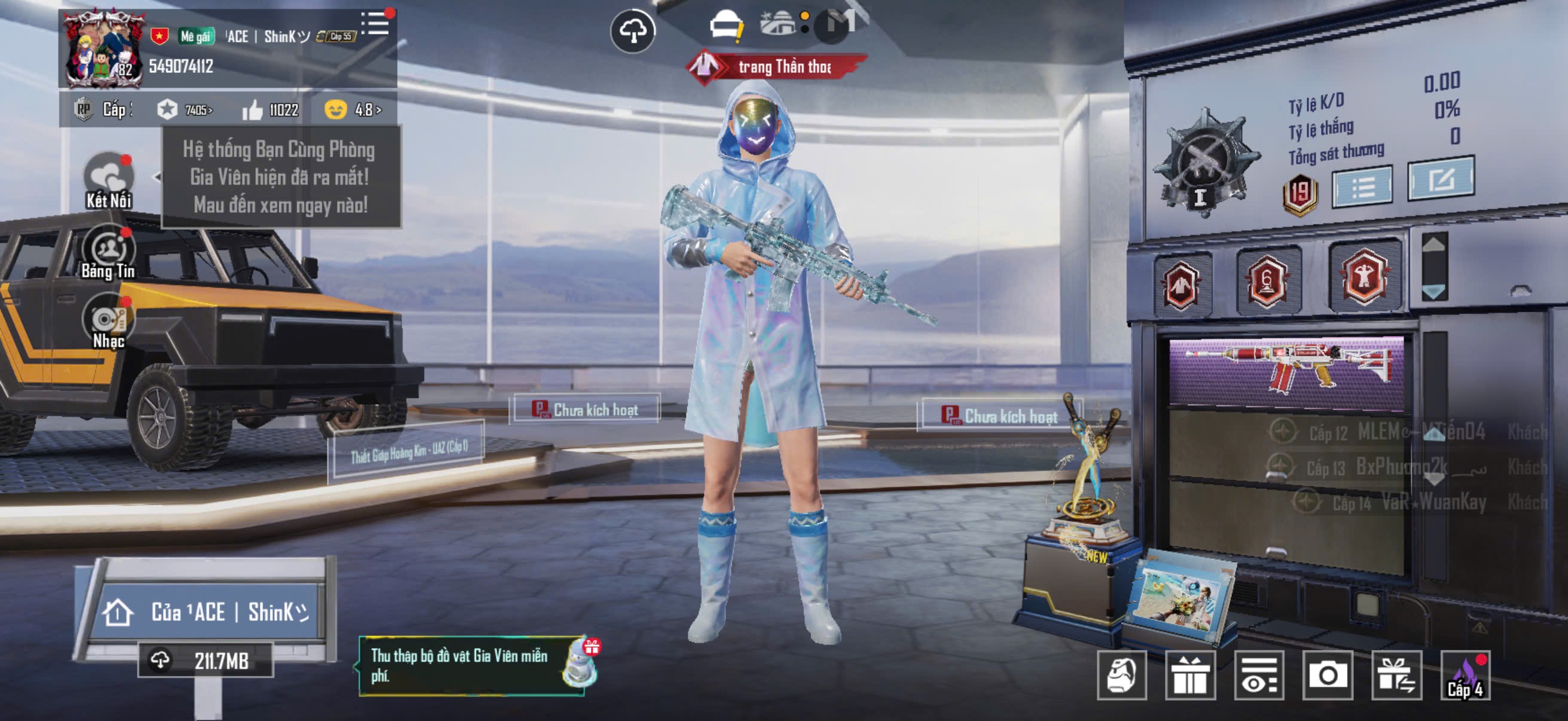
Task: View the 11022 likes thumbs-up
Action: click(270, 110)
